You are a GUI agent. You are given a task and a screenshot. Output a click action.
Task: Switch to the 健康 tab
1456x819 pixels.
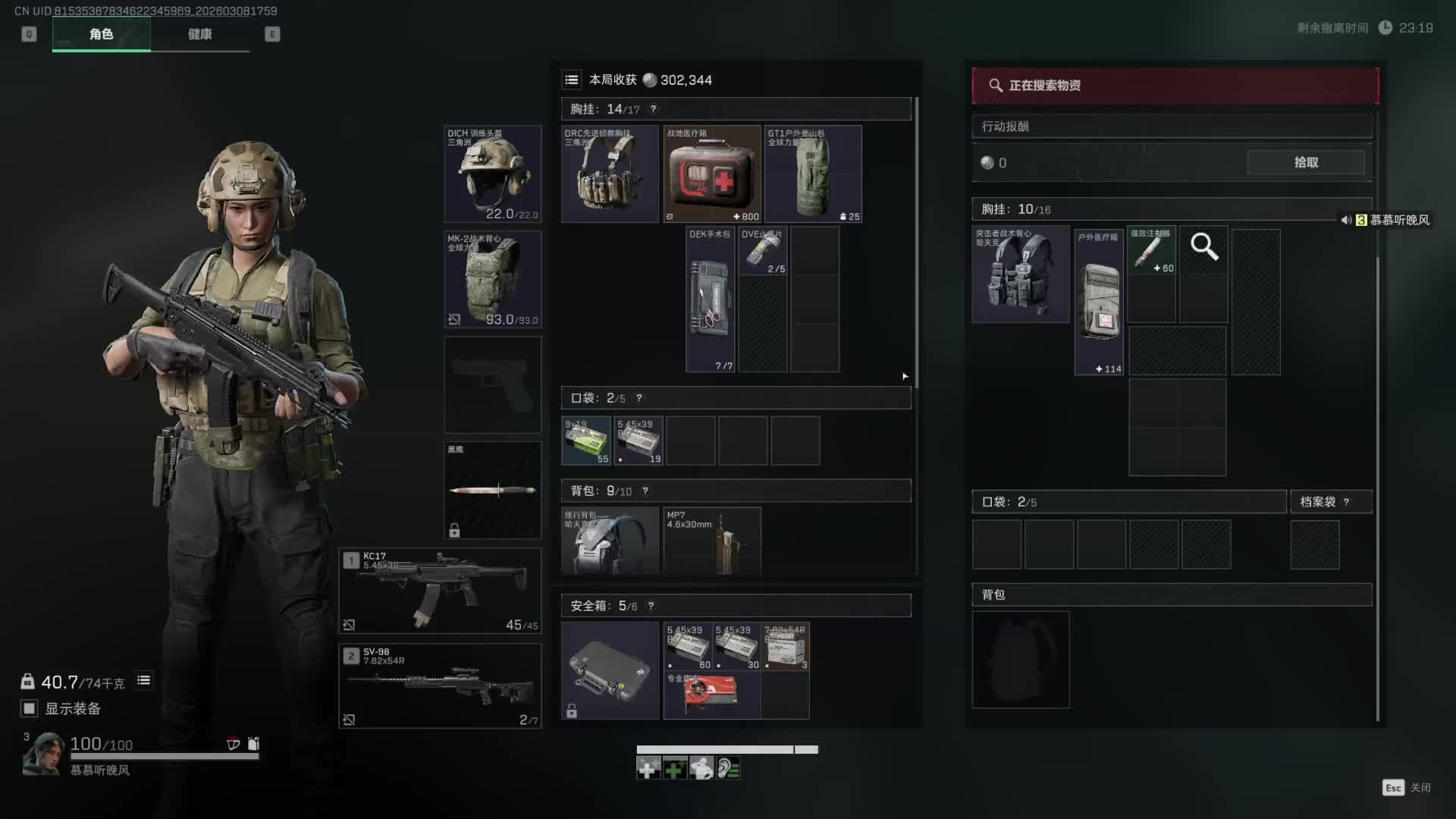point(199,34)
